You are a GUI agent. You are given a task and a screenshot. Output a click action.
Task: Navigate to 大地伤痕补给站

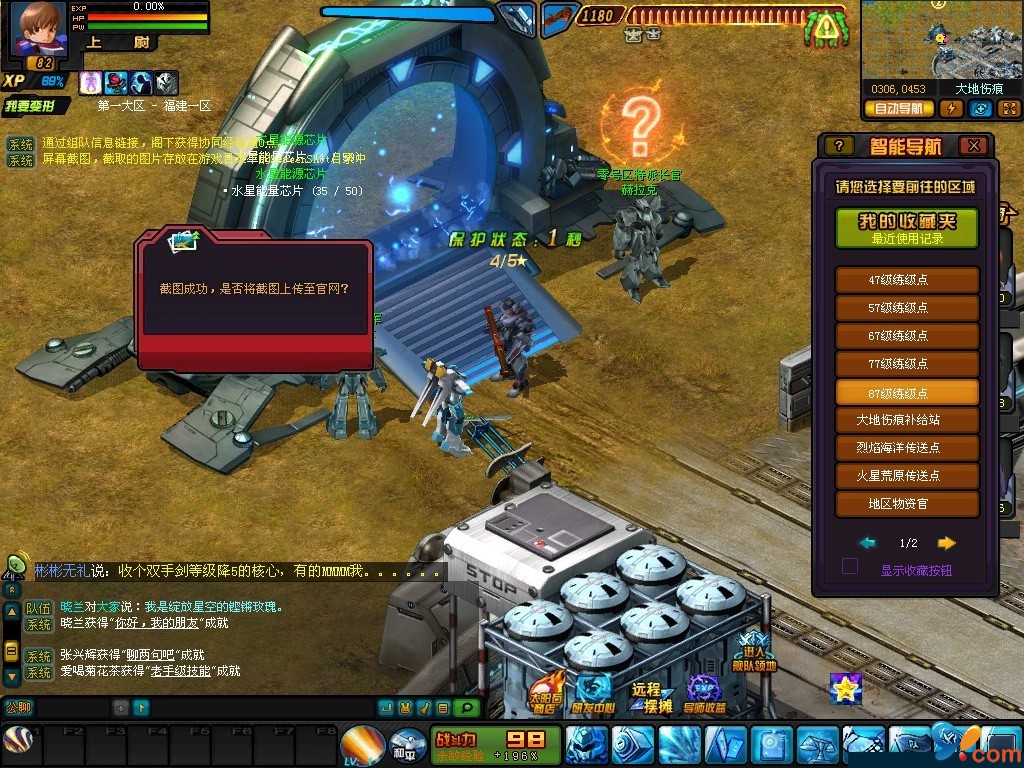coord(907,420)
